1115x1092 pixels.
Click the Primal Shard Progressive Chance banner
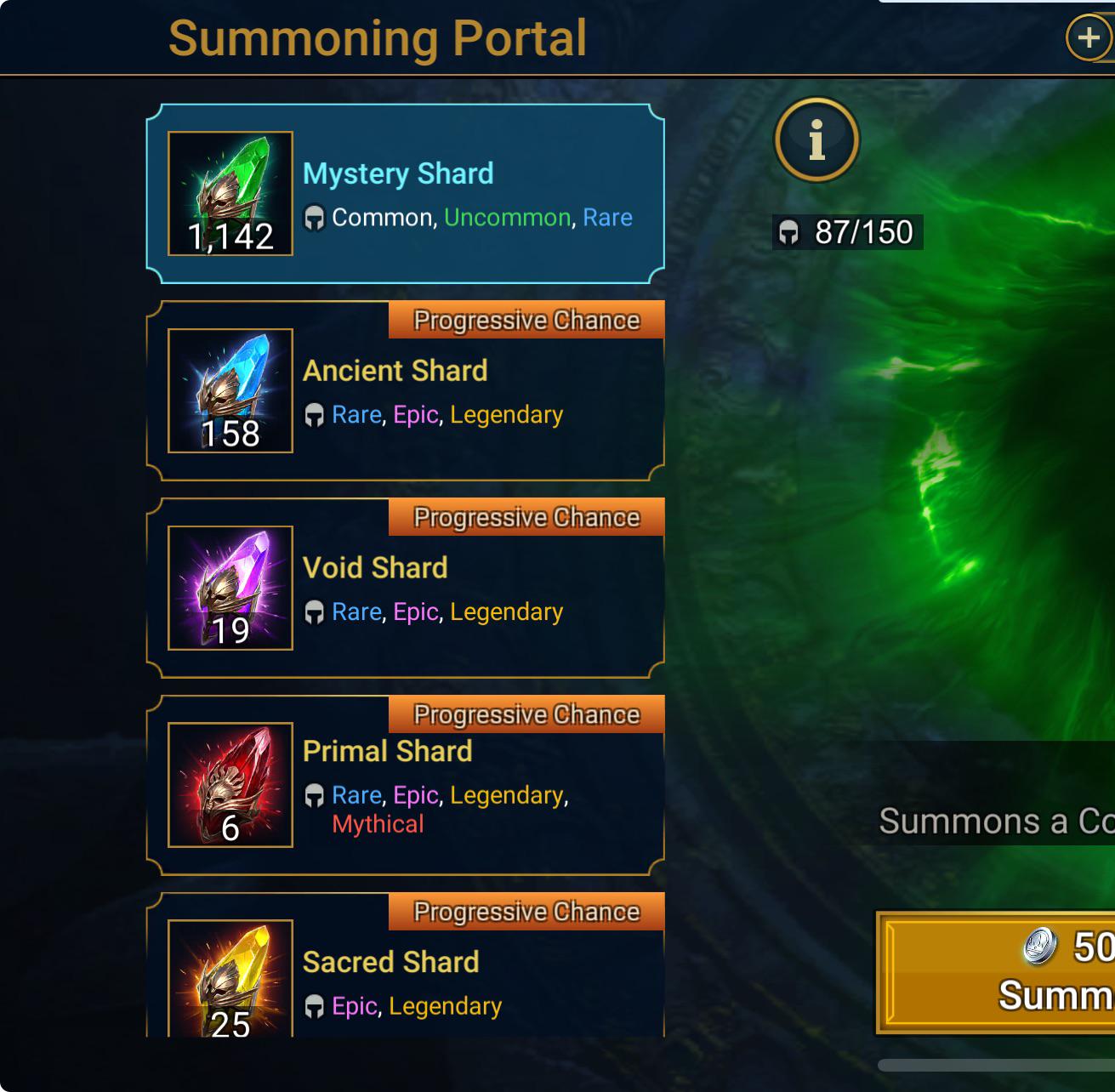525,714
